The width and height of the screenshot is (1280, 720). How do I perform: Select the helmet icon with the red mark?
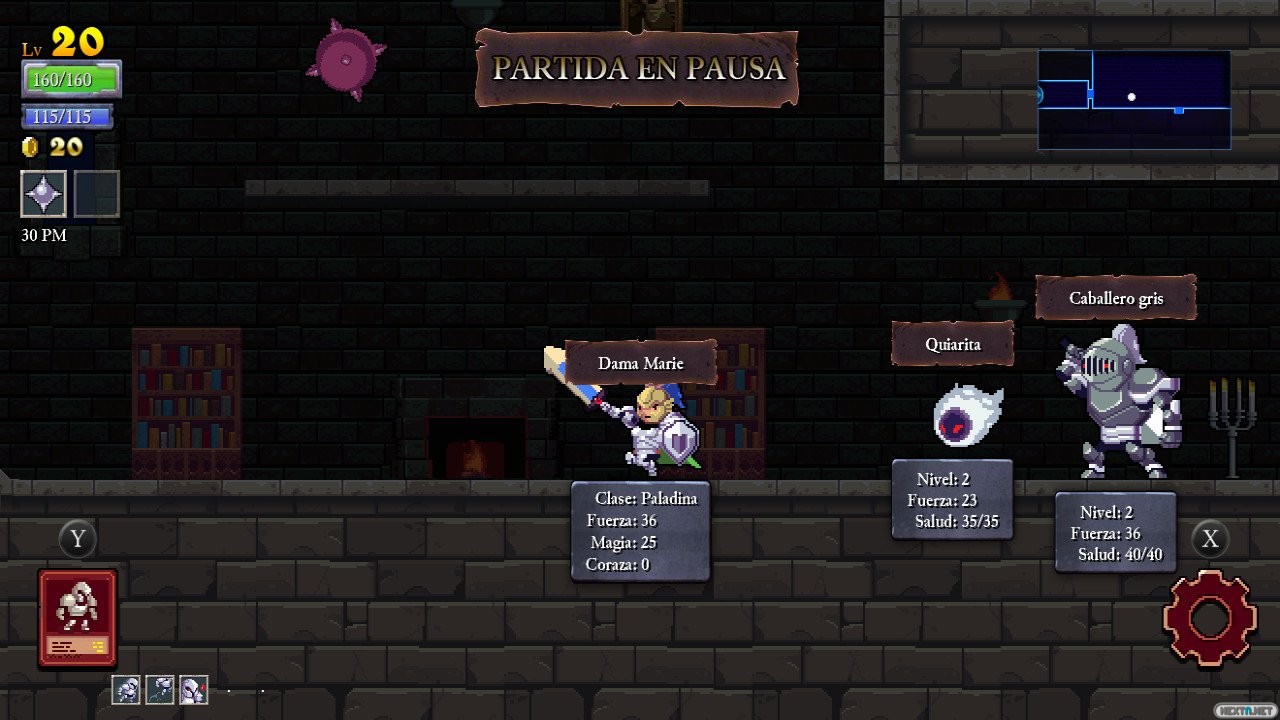[x=193, y=689]
